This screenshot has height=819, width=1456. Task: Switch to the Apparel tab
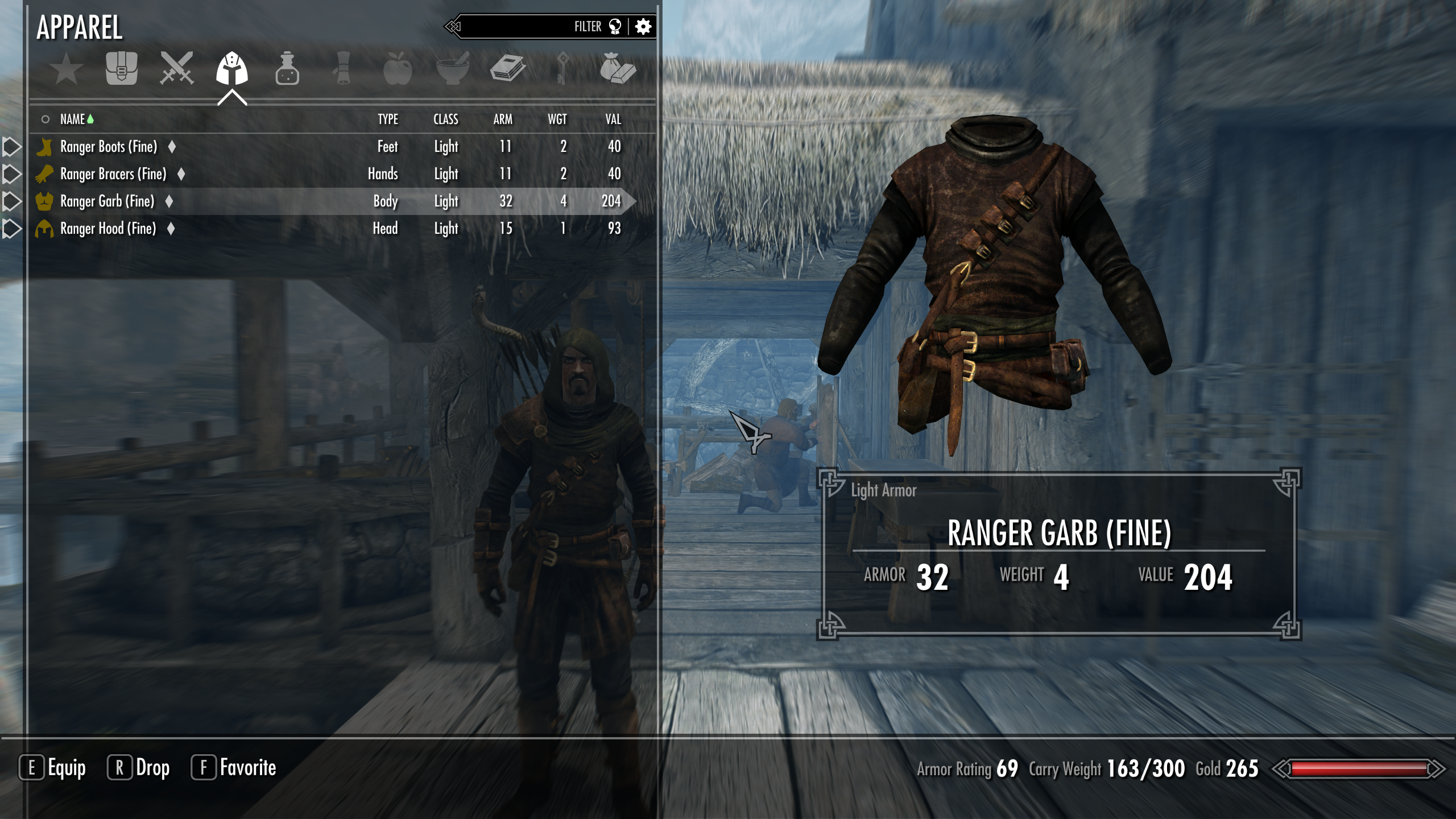click(x=232, y=69)
